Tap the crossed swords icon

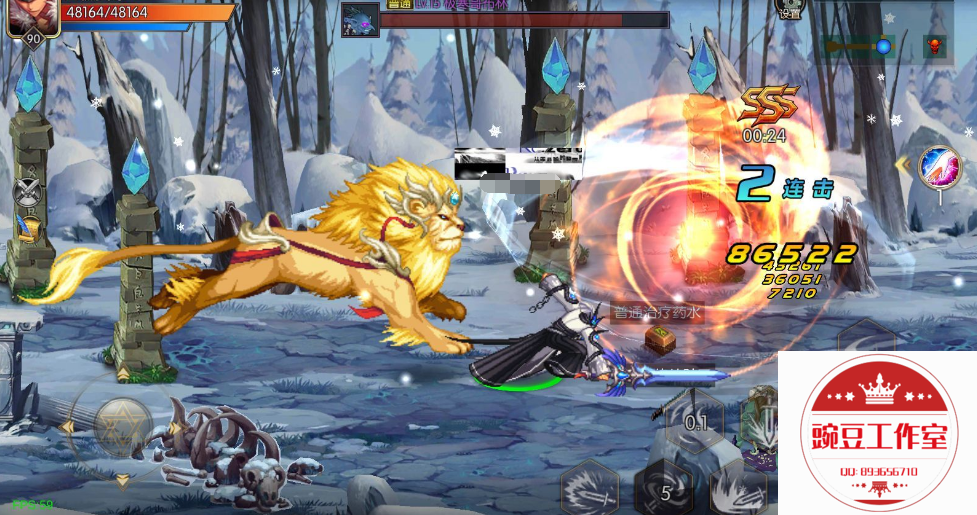point(27,191)
